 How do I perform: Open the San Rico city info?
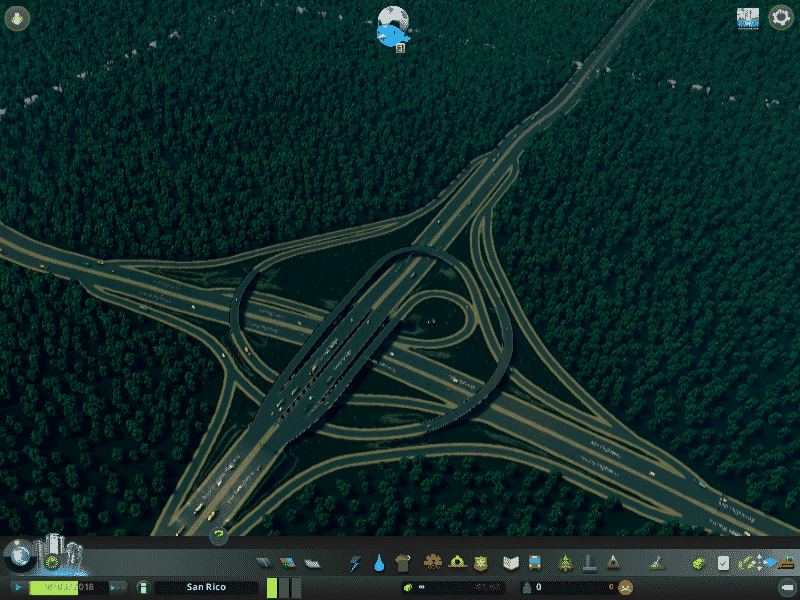(205, 588)
